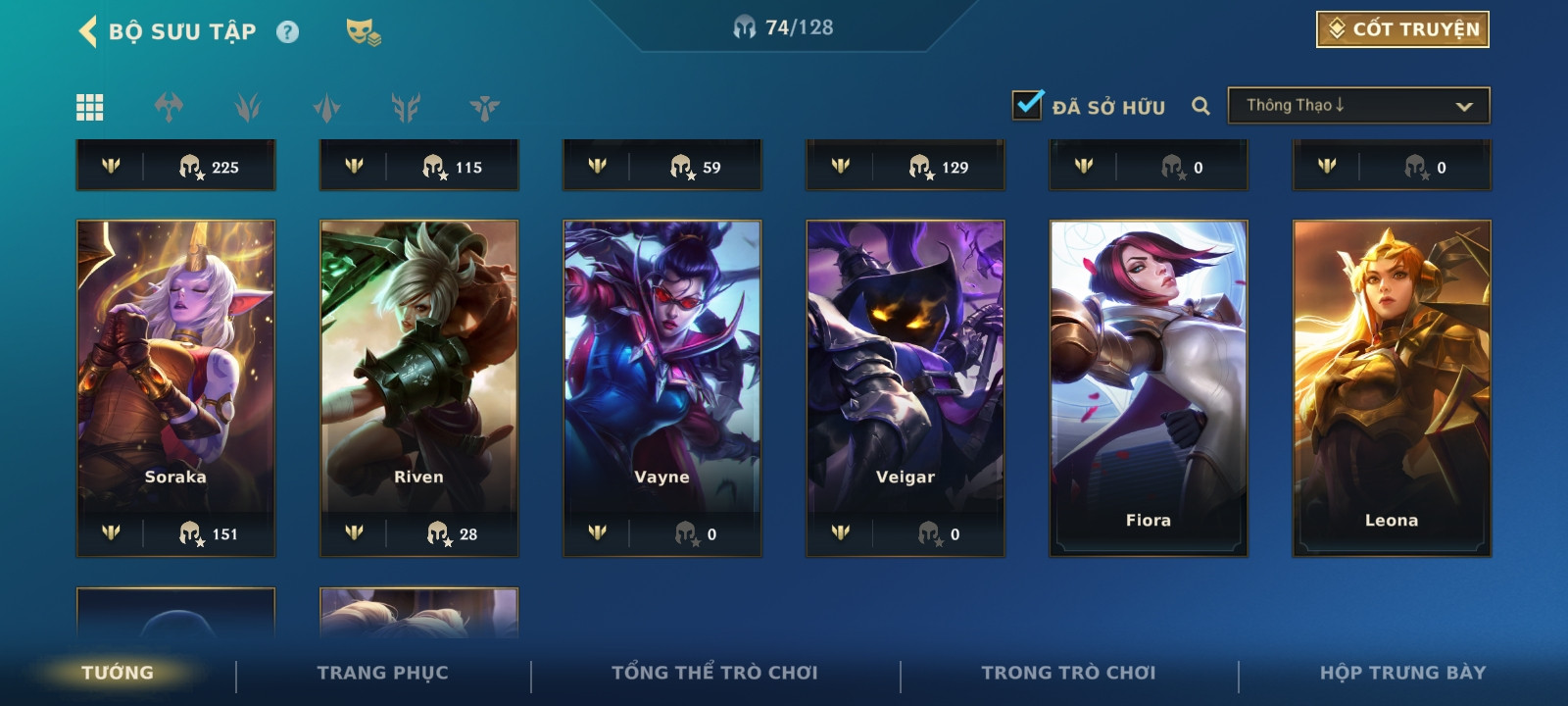Screen dimensions: 1568x706
Task: Select Veigar champion card
Action: (905, 373)
